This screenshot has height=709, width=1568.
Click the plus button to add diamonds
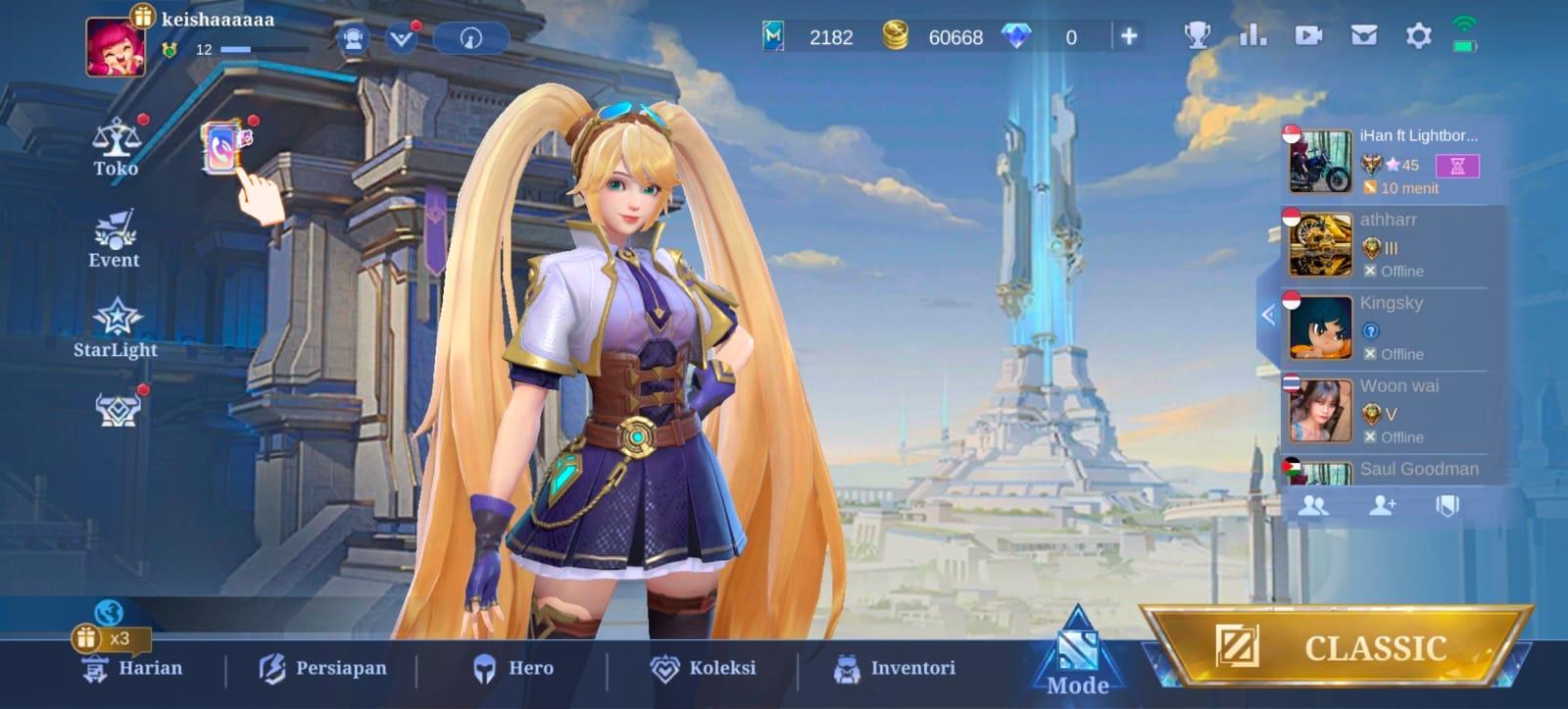tap(1129, 36)
